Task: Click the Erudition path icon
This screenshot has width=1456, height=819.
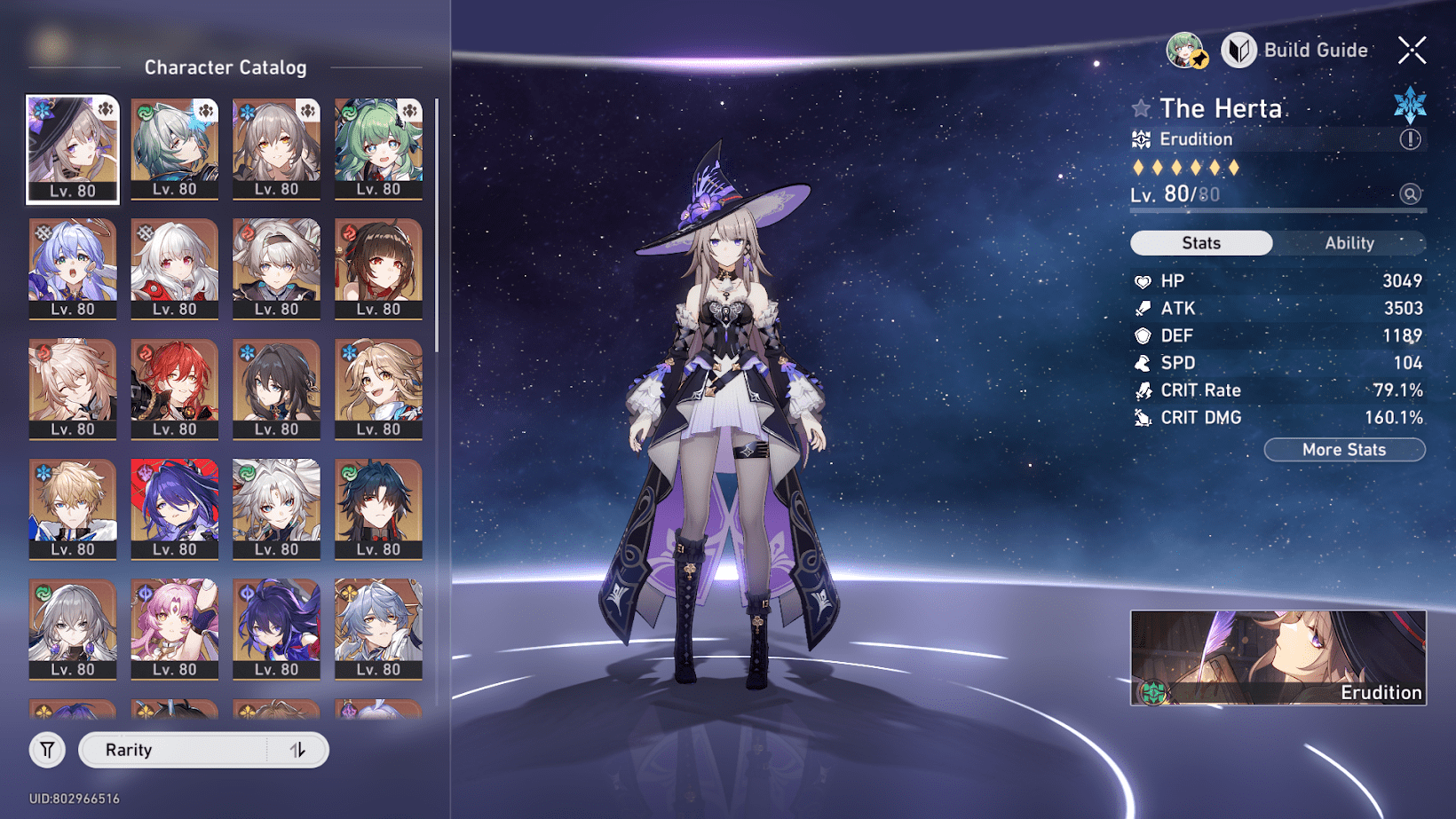Action: [x=1141, y=138]
